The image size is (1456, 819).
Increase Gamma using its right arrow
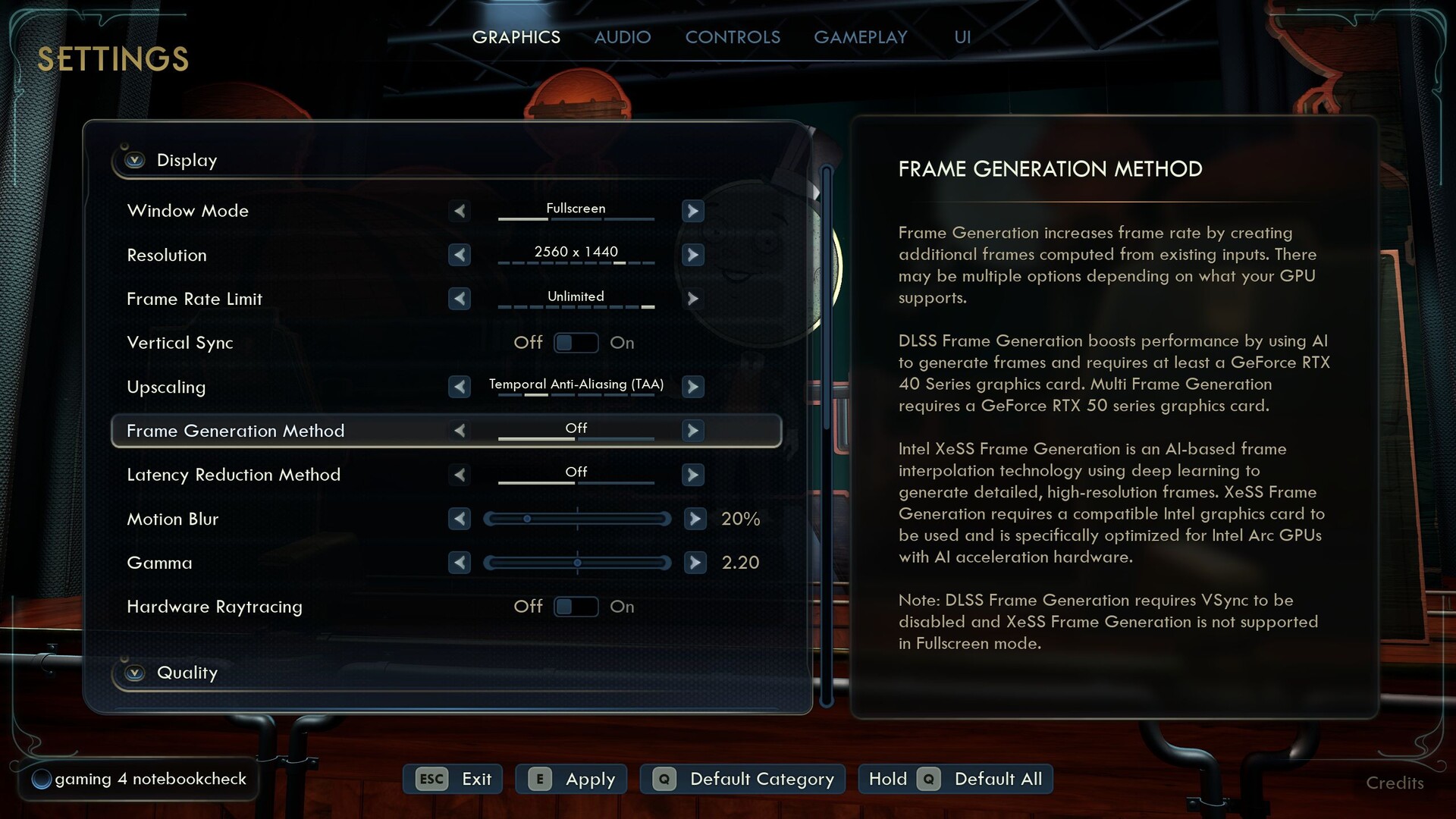pyautogui.click(x=695, y=563)
